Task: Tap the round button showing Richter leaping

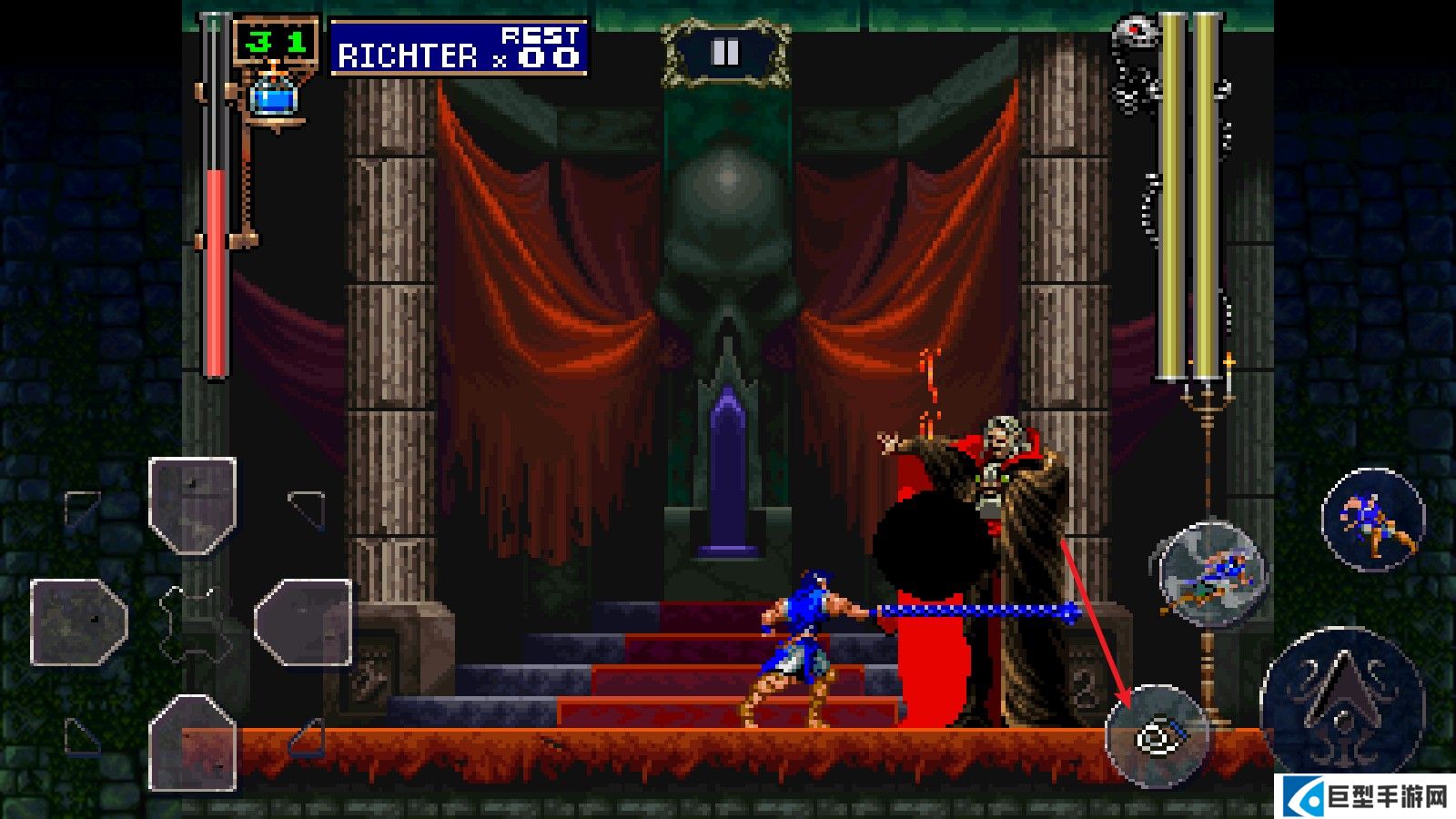Action: coord(1372,520)
